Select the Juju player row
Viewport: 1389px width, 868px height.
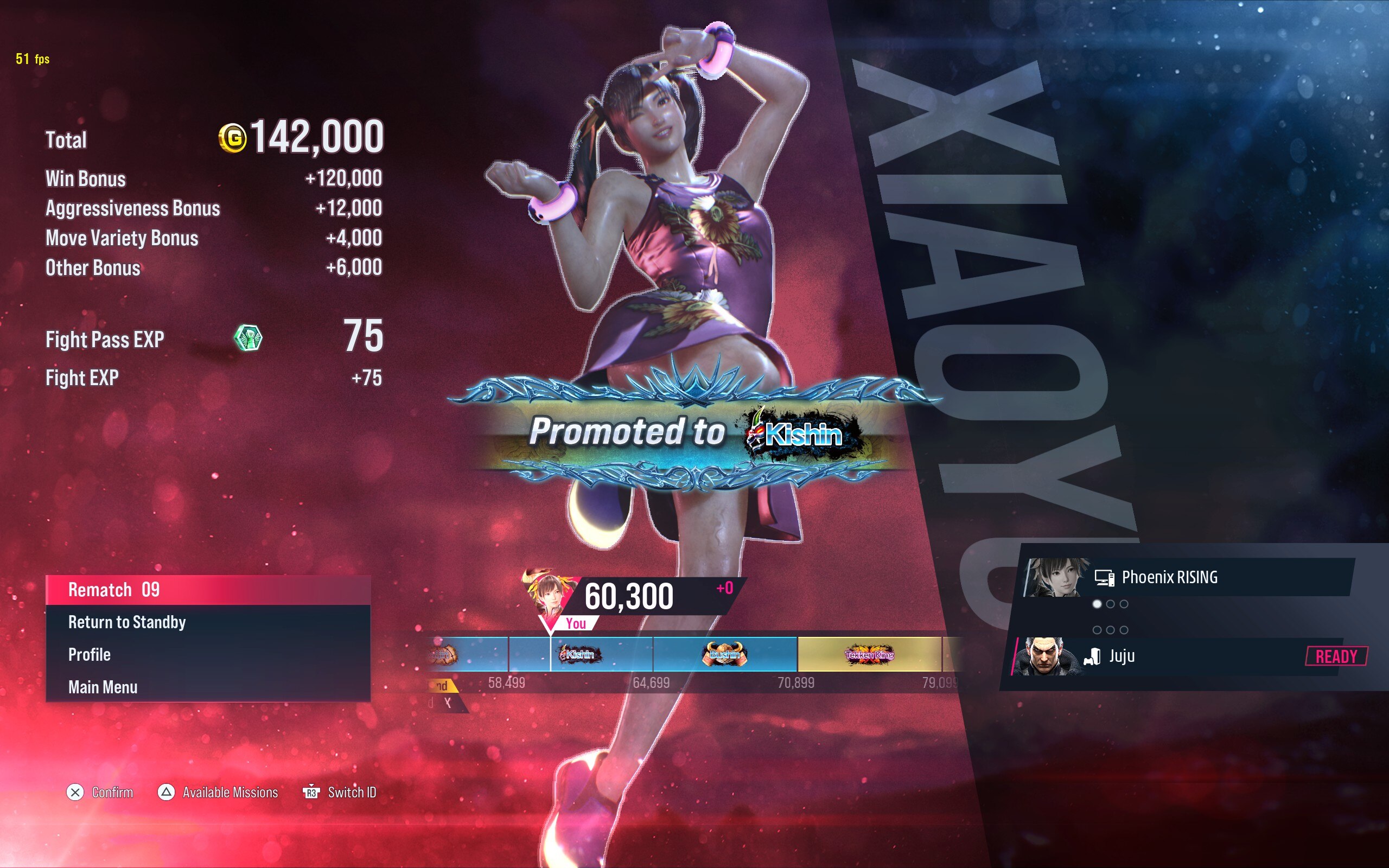(1188, 656)
